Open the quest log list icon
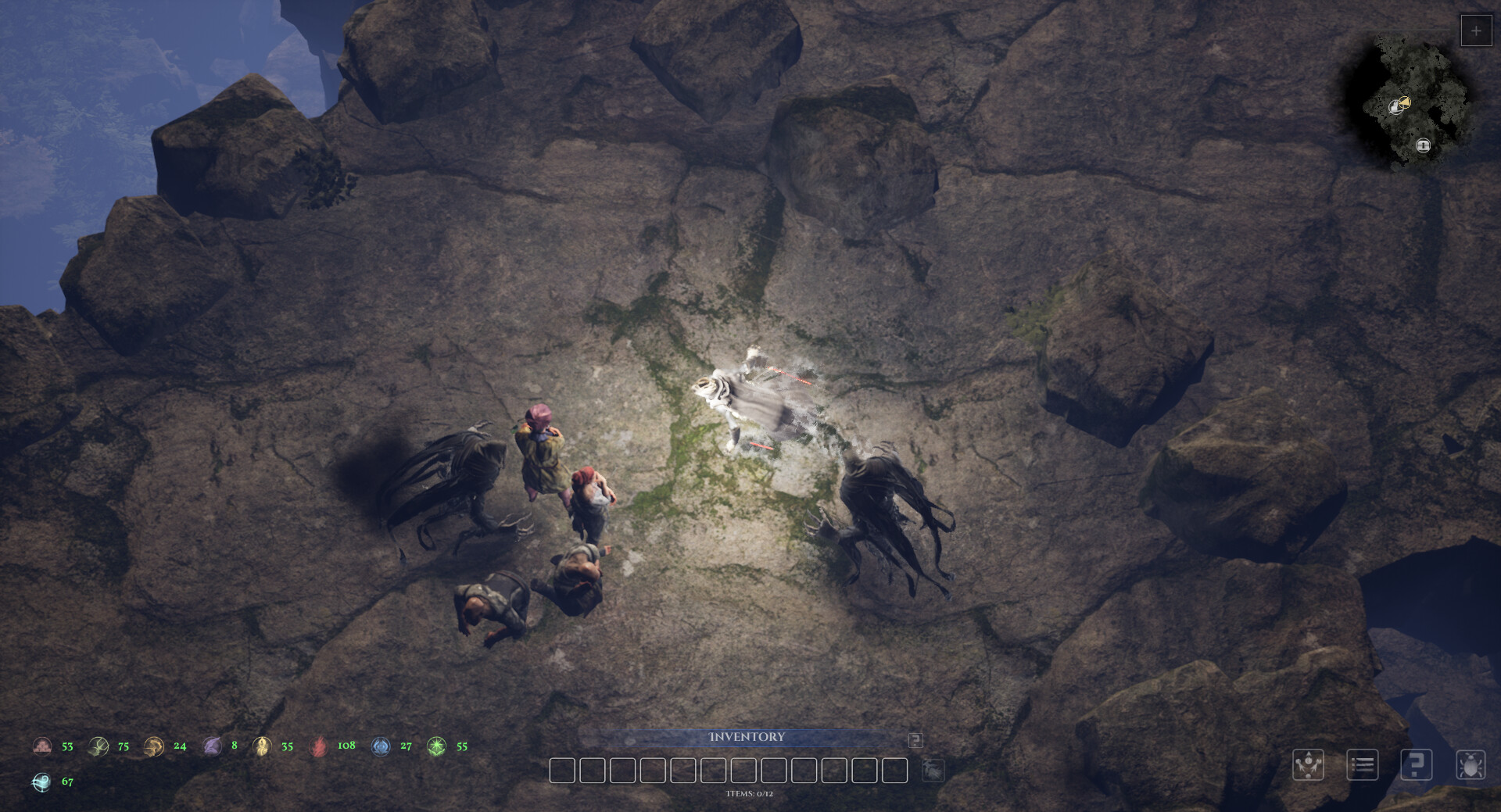 pos(1362,765)
